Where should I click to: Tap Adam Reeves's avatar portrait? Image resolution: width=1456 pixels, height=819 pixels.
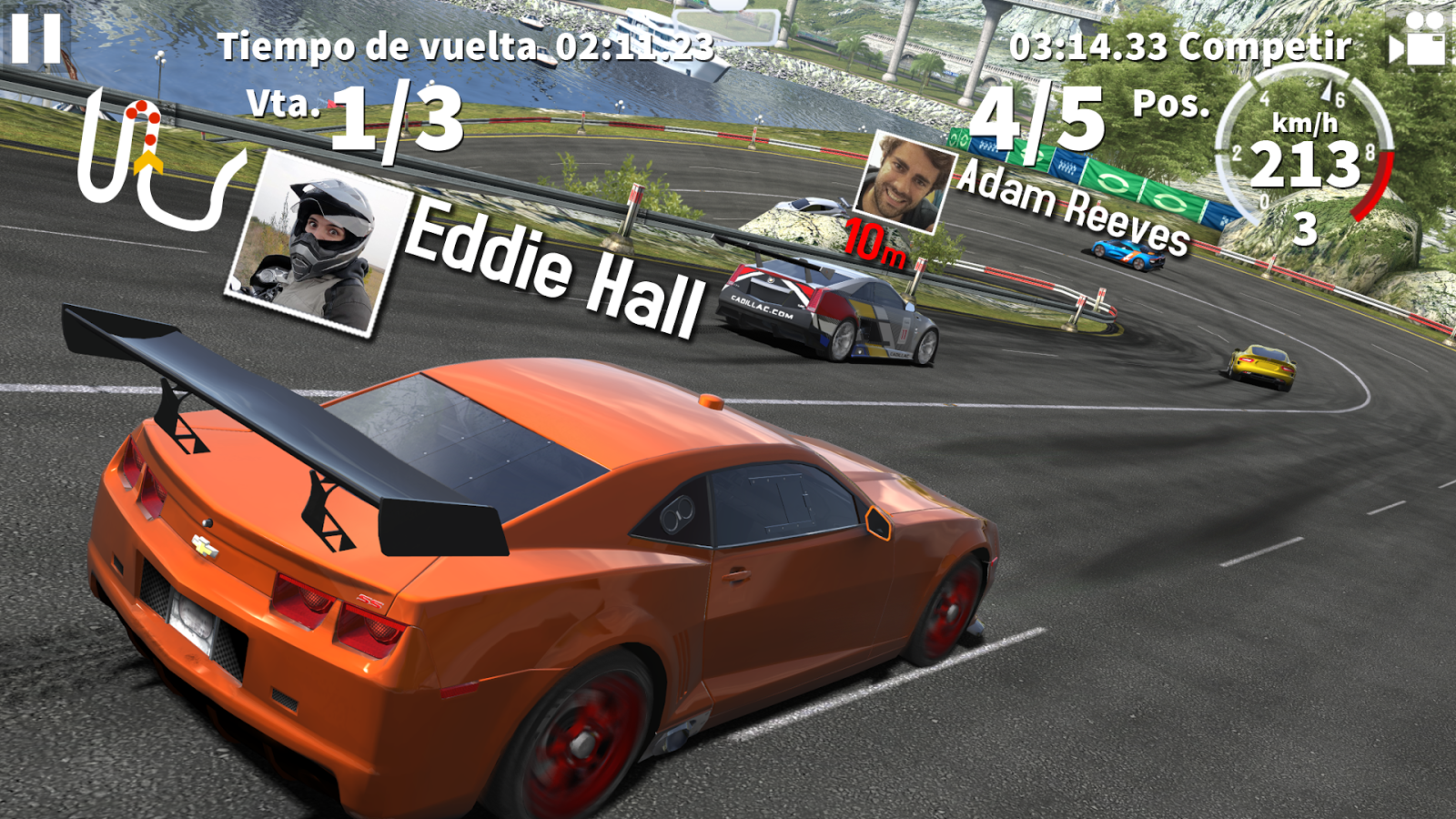point(904,182)
